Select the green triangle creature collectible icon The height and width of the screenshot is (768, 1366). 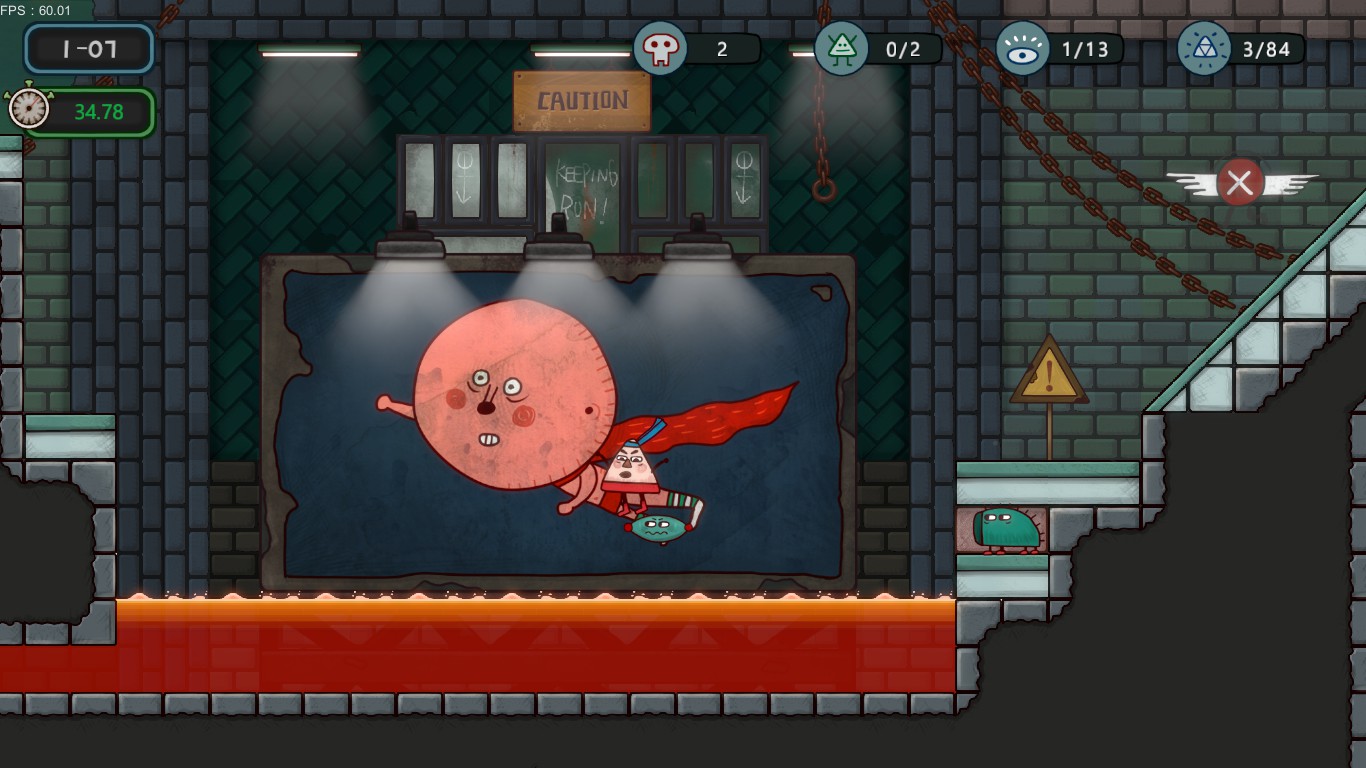[x=841, y=49]
